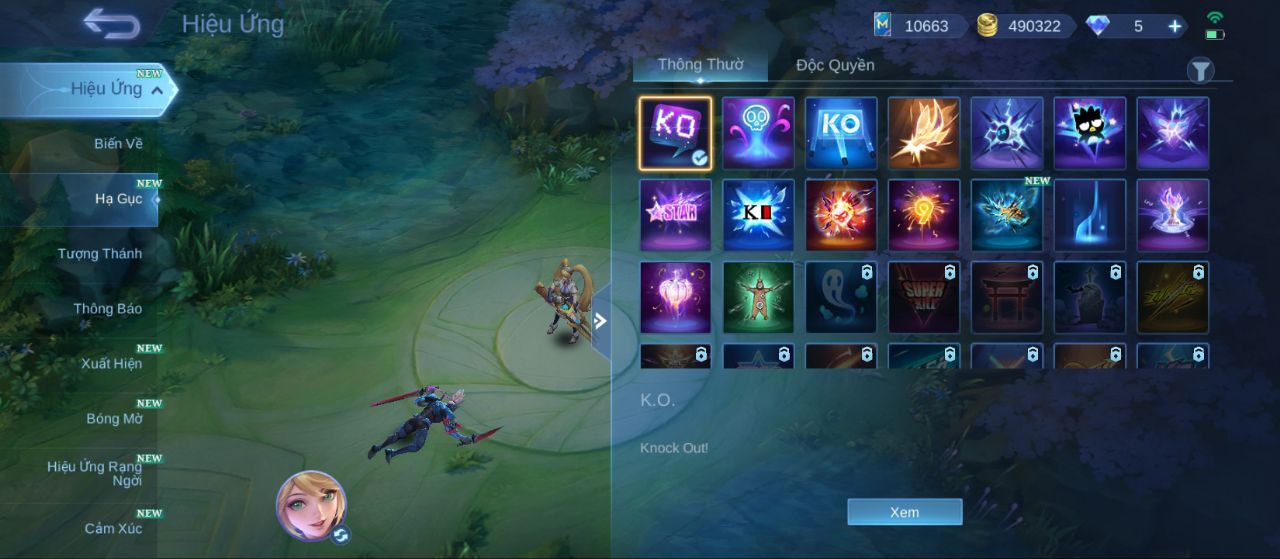Select the Bóng Mờ menu entry
Viewport: 1280px width, 559px height.
tap(114, 419)
